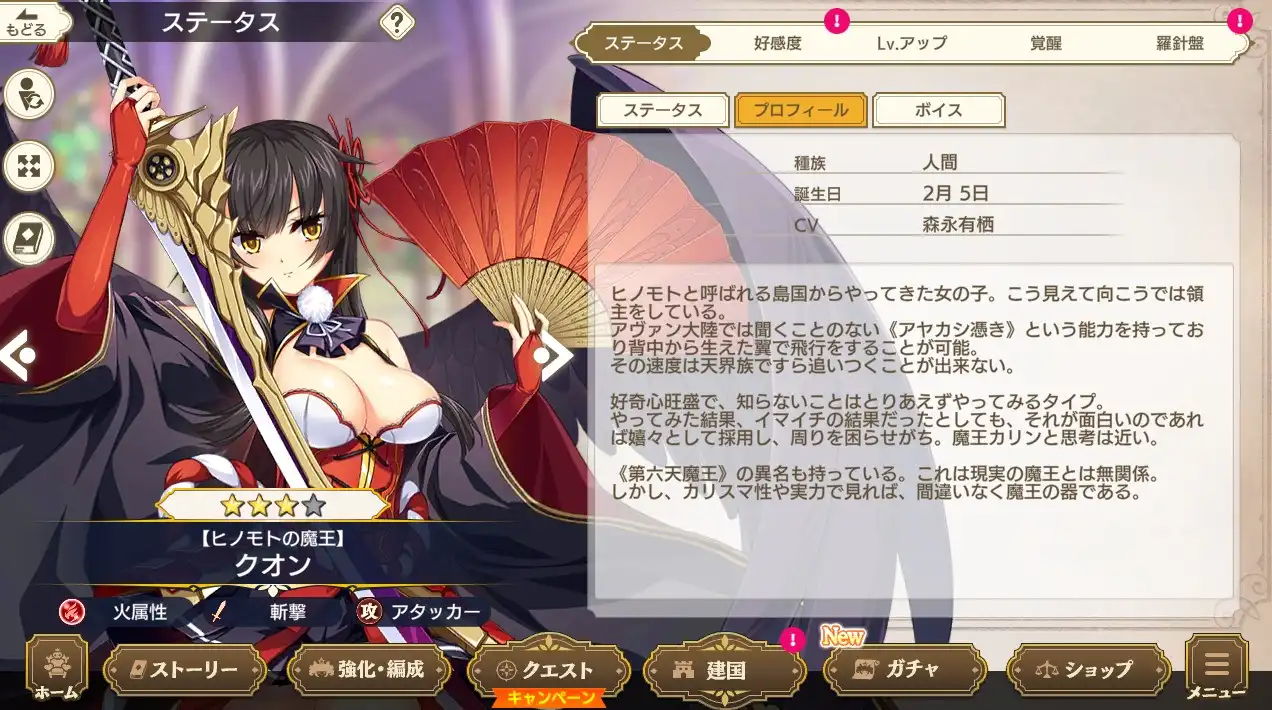Open the question mark help icon
1272x710 pixels.
point(397,22)
